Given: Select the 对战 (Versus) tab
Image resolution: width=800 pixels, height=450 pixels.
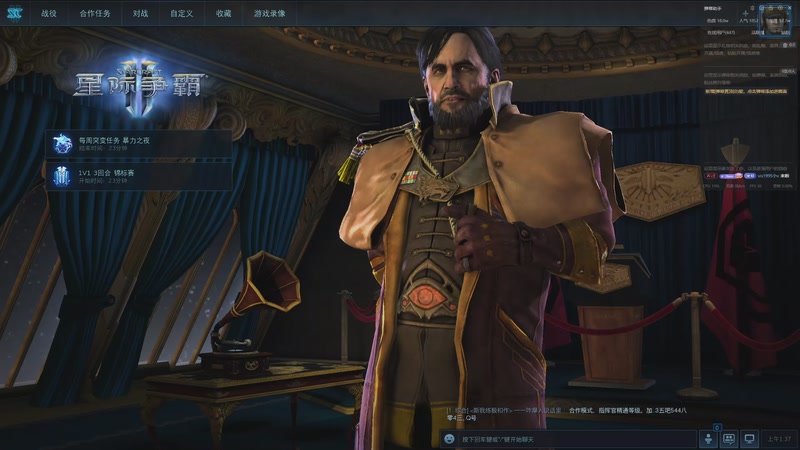Looking at the screenshot, I should [140, 14].
